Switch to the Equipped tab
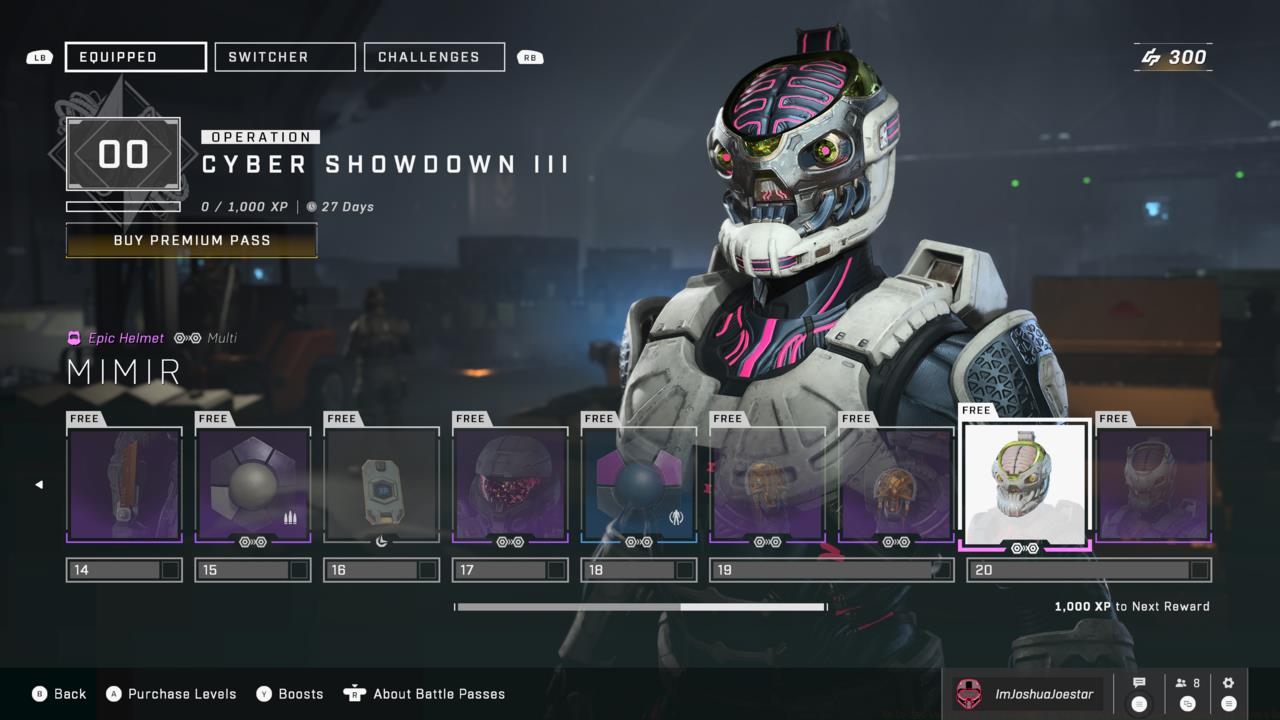 point(136,57)
